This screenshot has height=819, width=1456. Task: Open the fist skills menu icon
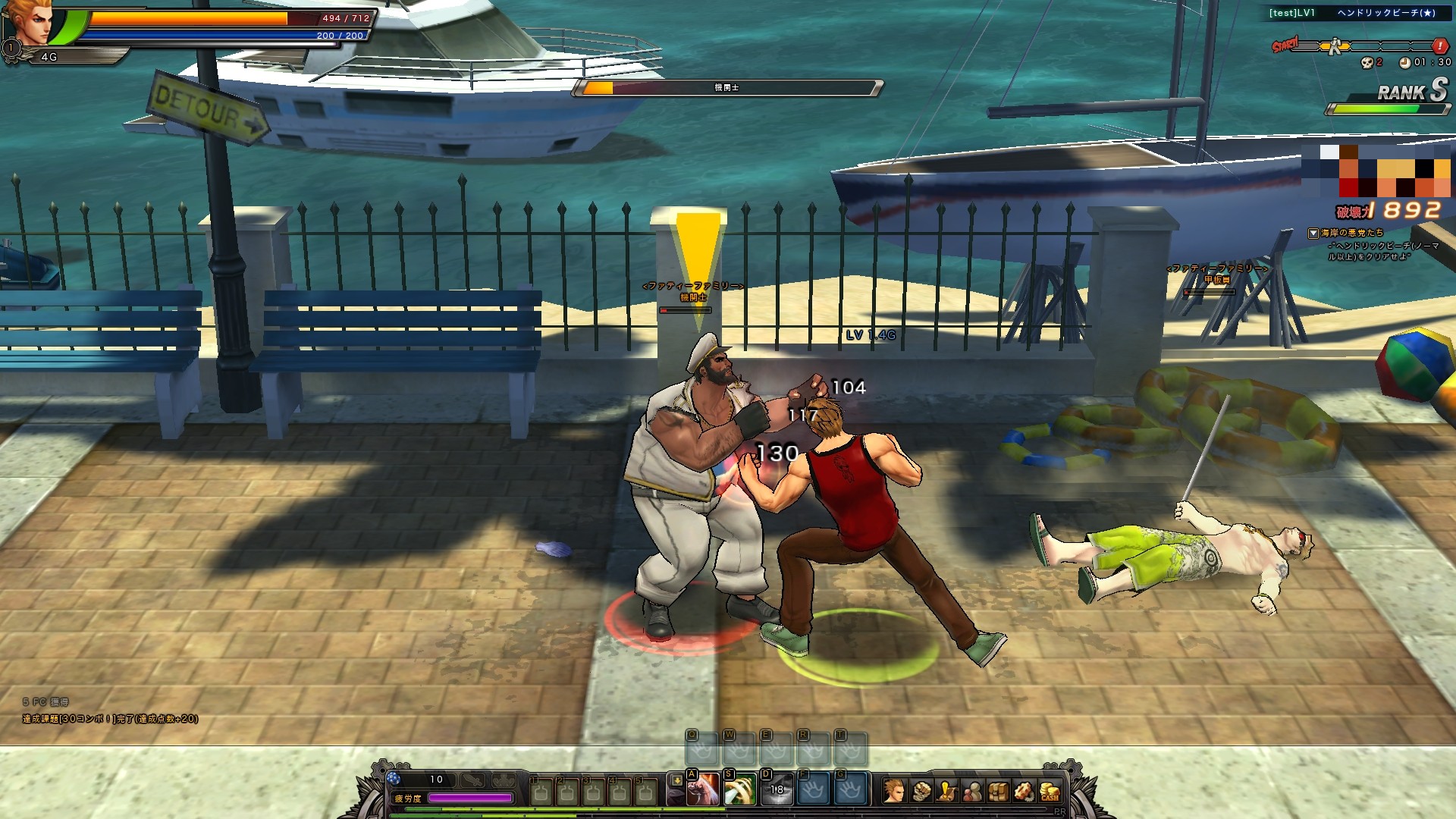pyautogui.click(x=921, y=791)
